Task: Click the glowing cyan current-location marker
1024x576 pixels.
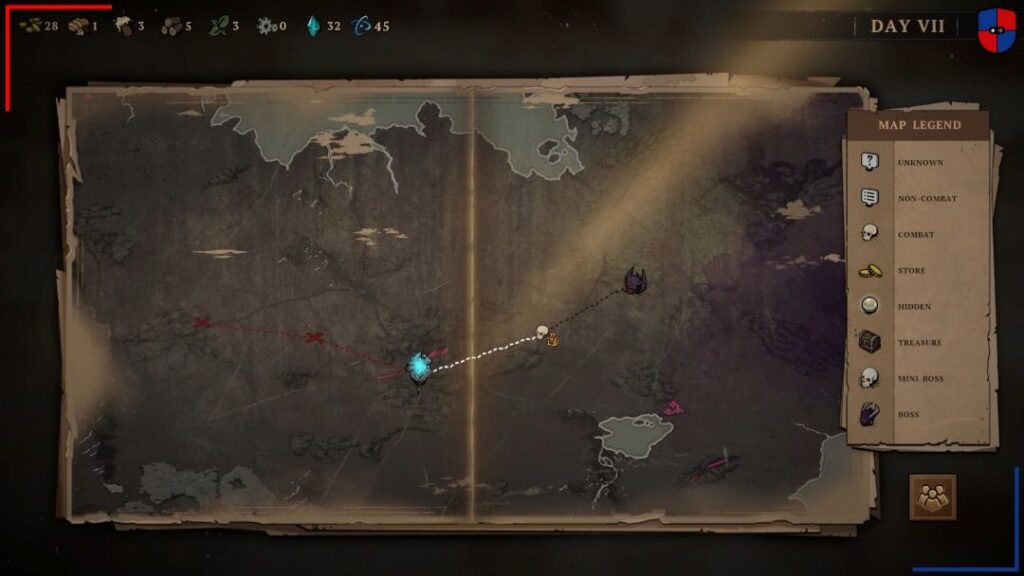Action: coord(419,367)
